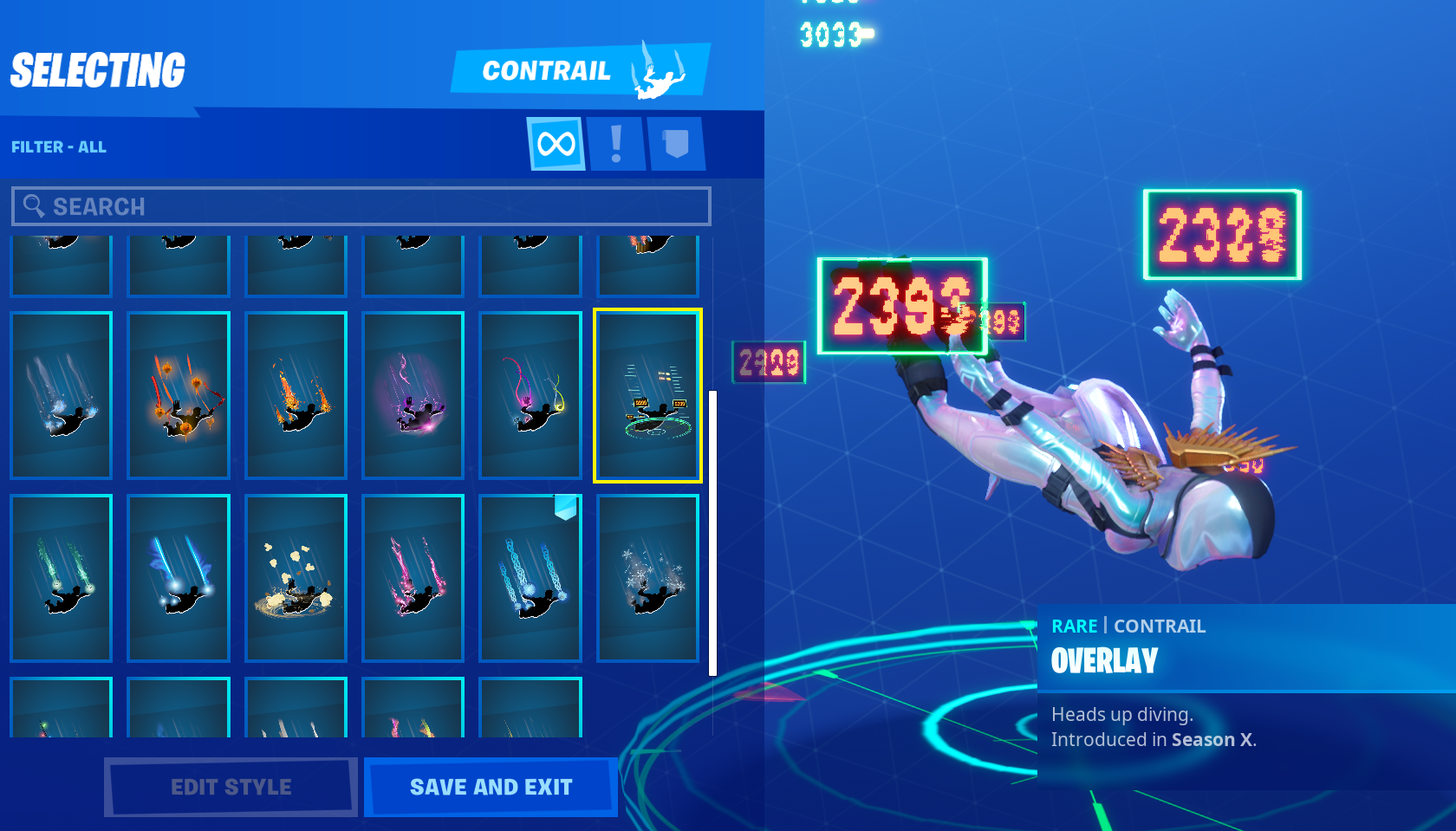
Task: Click the contrail list scrollbar
Action: 712,533
